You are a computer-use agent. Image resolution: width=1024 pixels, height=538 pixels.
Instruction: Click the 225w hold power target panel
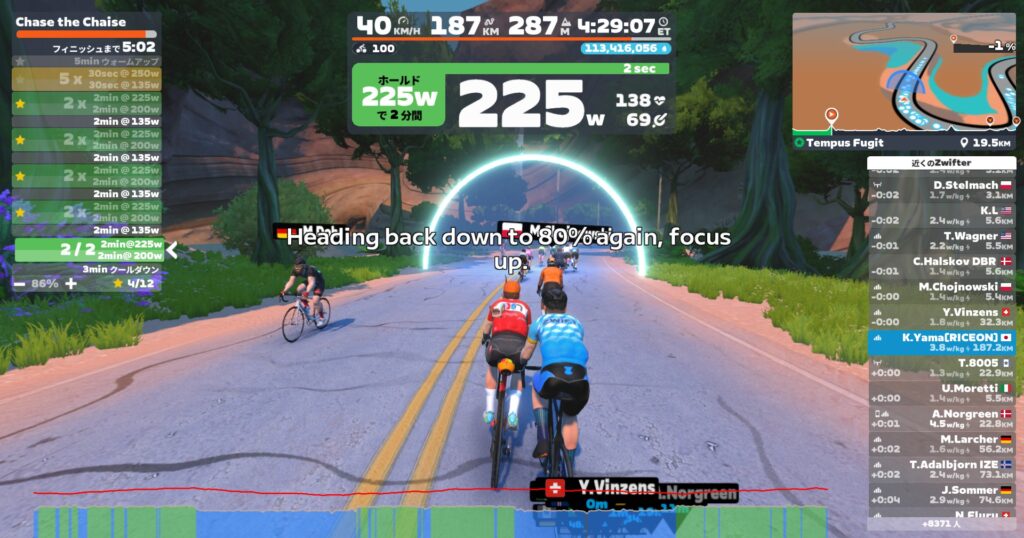[x=400, y=100]
